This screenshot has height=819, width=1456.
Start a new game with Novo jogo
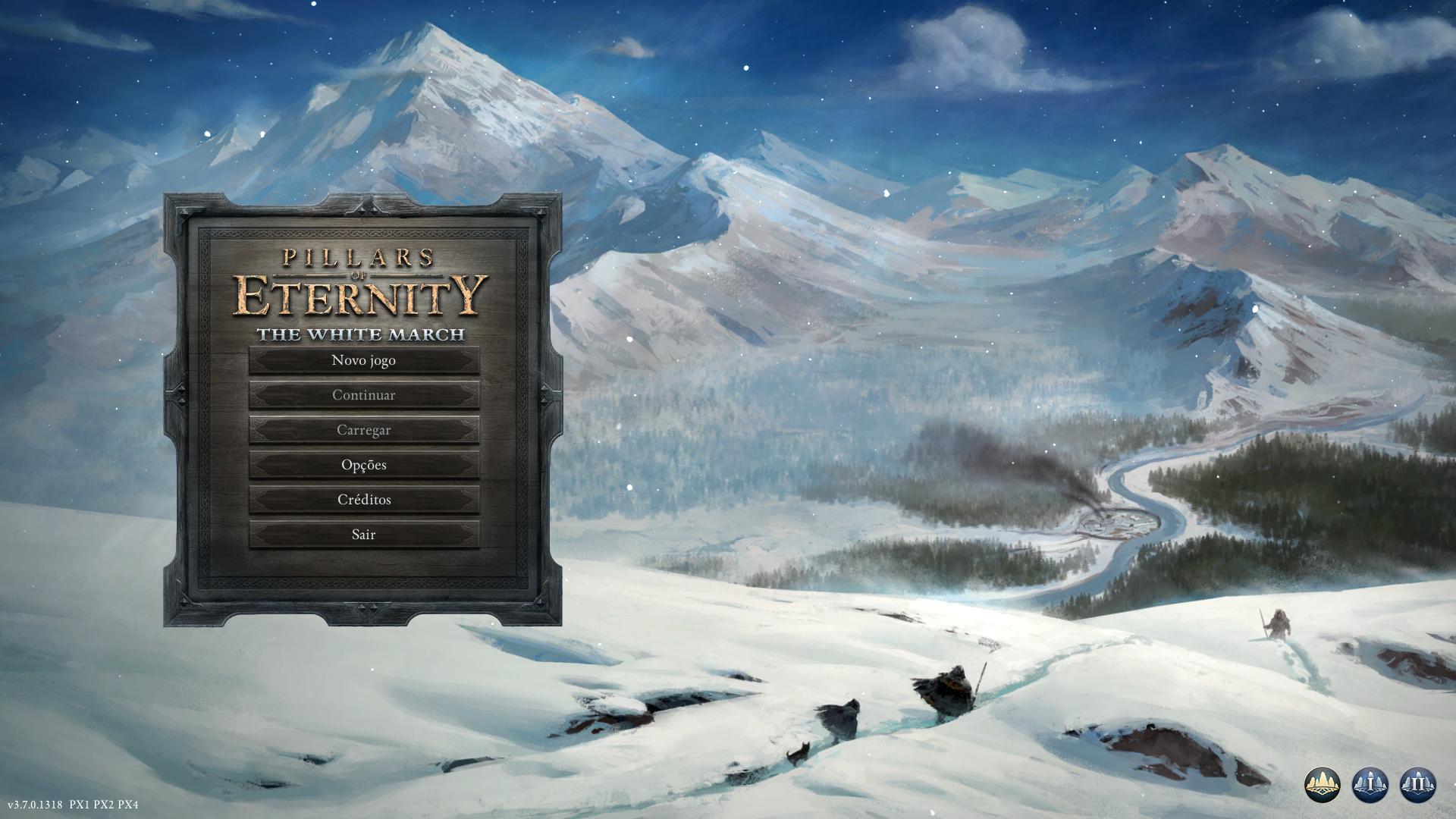(364, 360)
